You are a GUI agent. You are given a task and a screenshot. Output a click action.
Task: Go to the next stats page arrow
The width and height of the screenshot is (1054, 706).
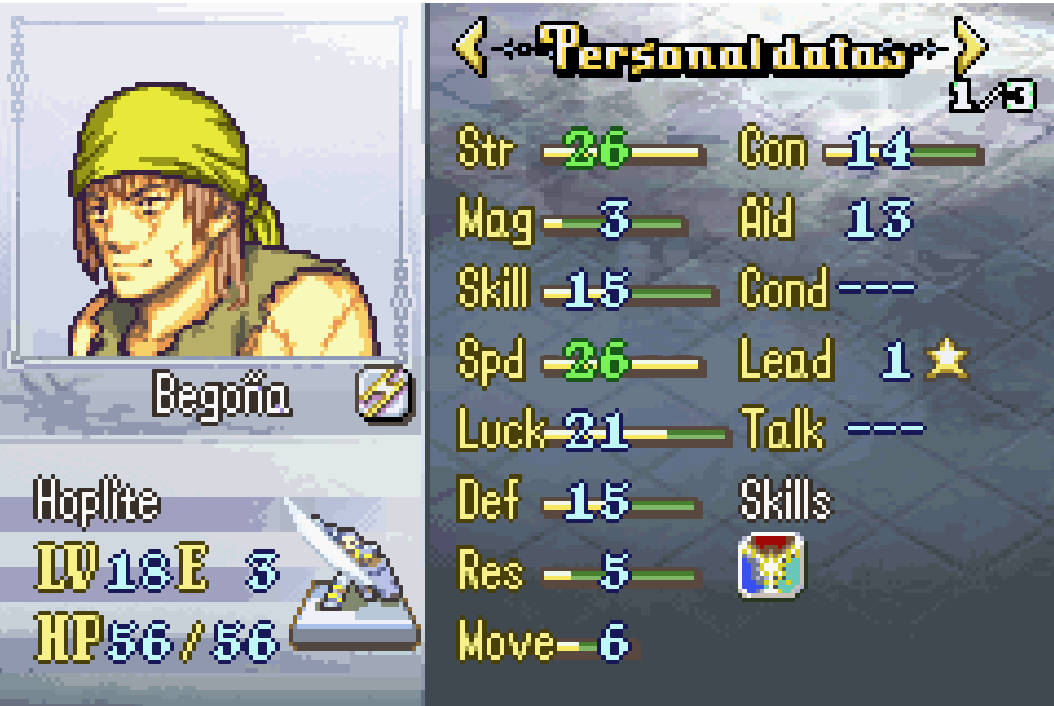pos(970,47)
